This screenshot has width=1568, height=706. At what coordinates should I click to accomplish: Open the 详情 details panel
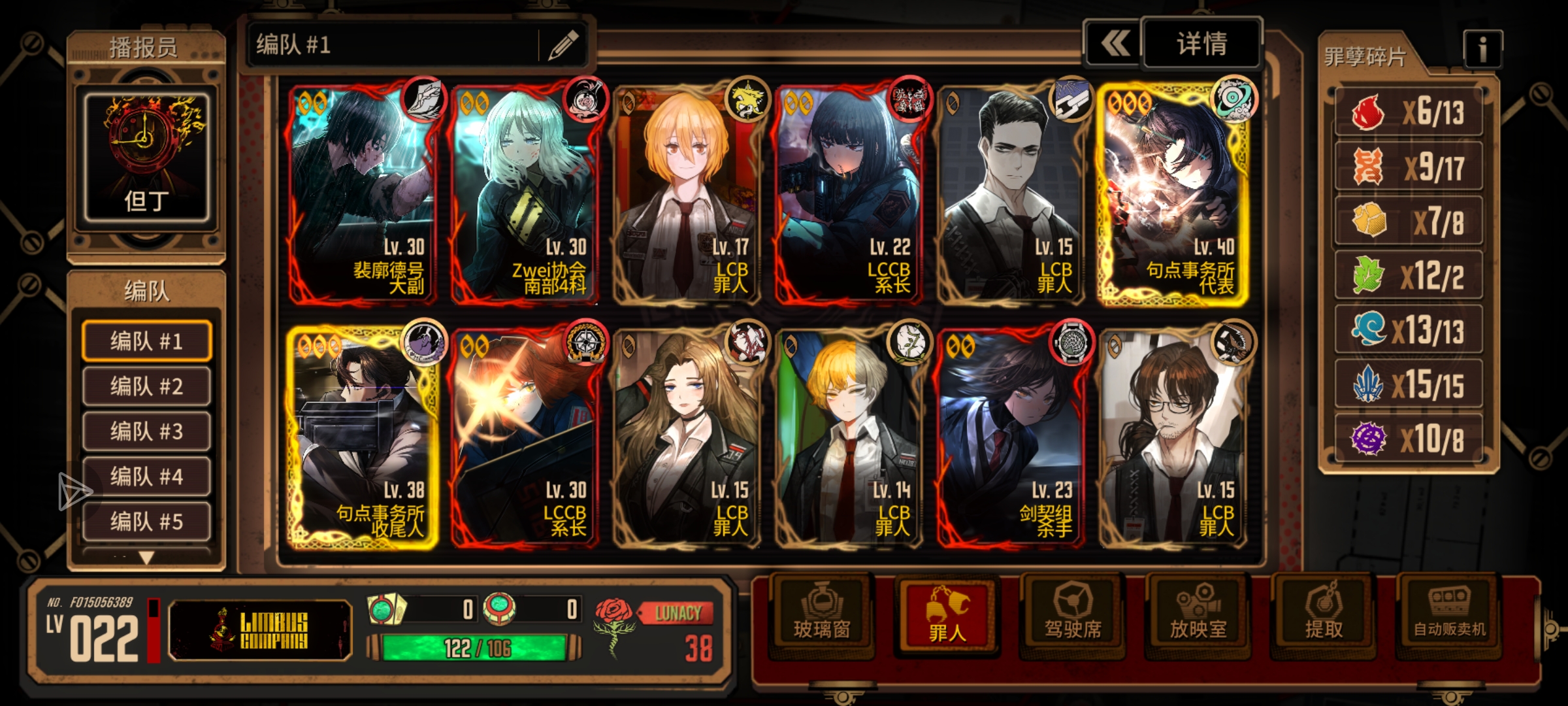tap(1201, 44)
